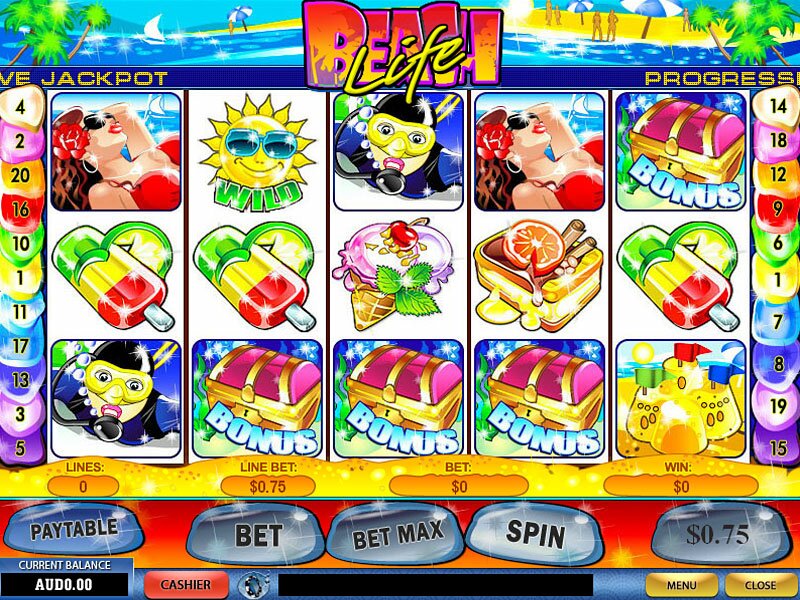Close the game

tap(760, 583)
